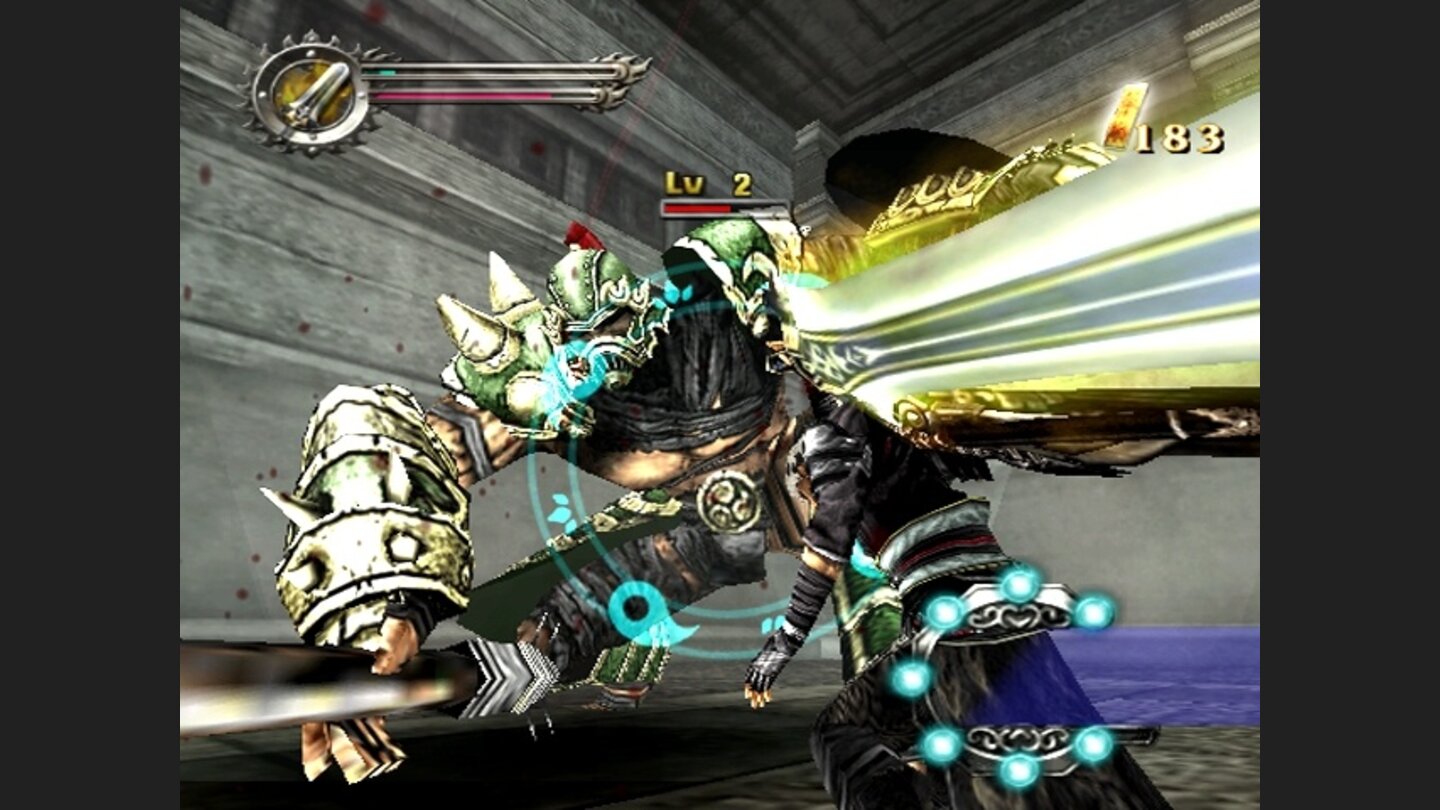This screenshot has height=810, width=1440.
Task: Select the bottom-center orb of the lower bracelet
Action: click(1019, 769)
